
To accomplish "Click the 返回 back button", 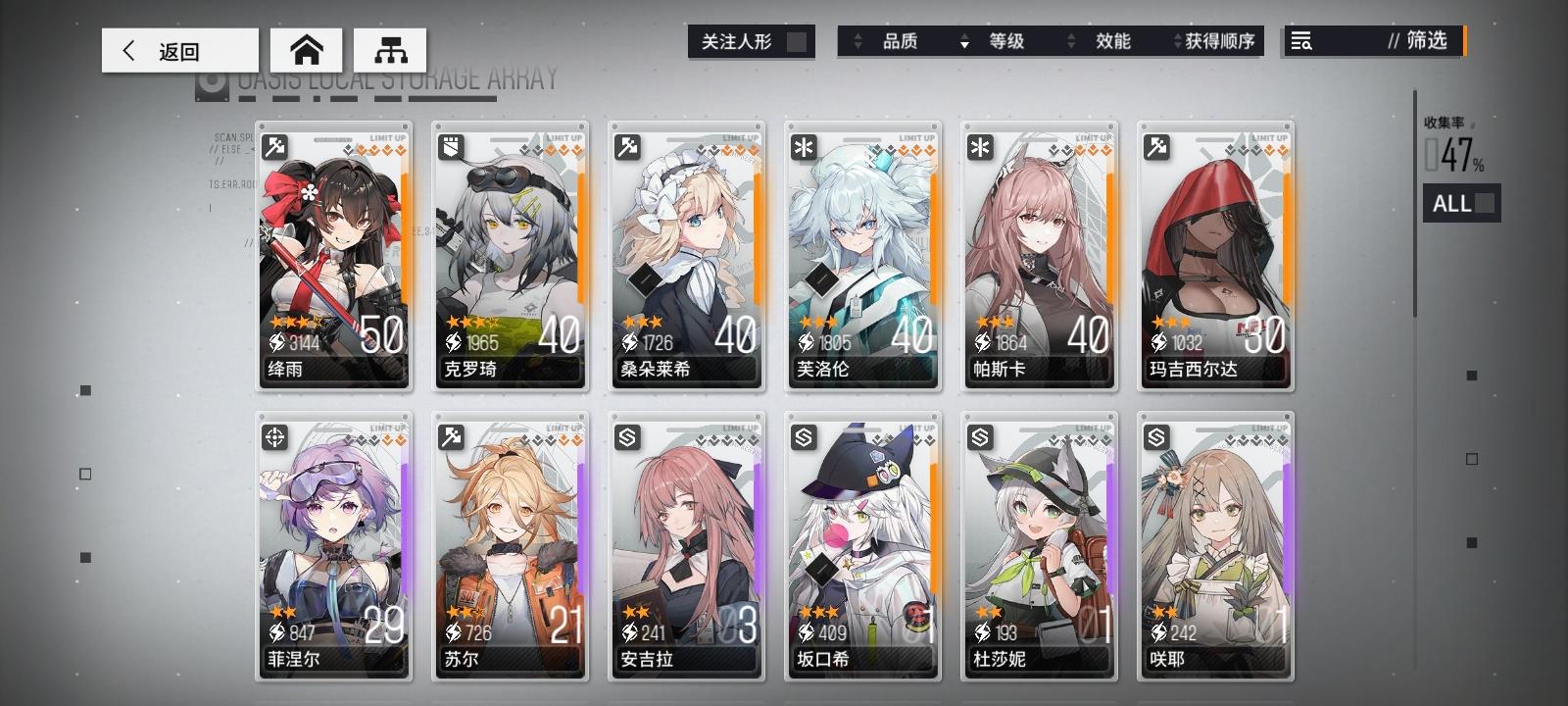I will [179, 49].
